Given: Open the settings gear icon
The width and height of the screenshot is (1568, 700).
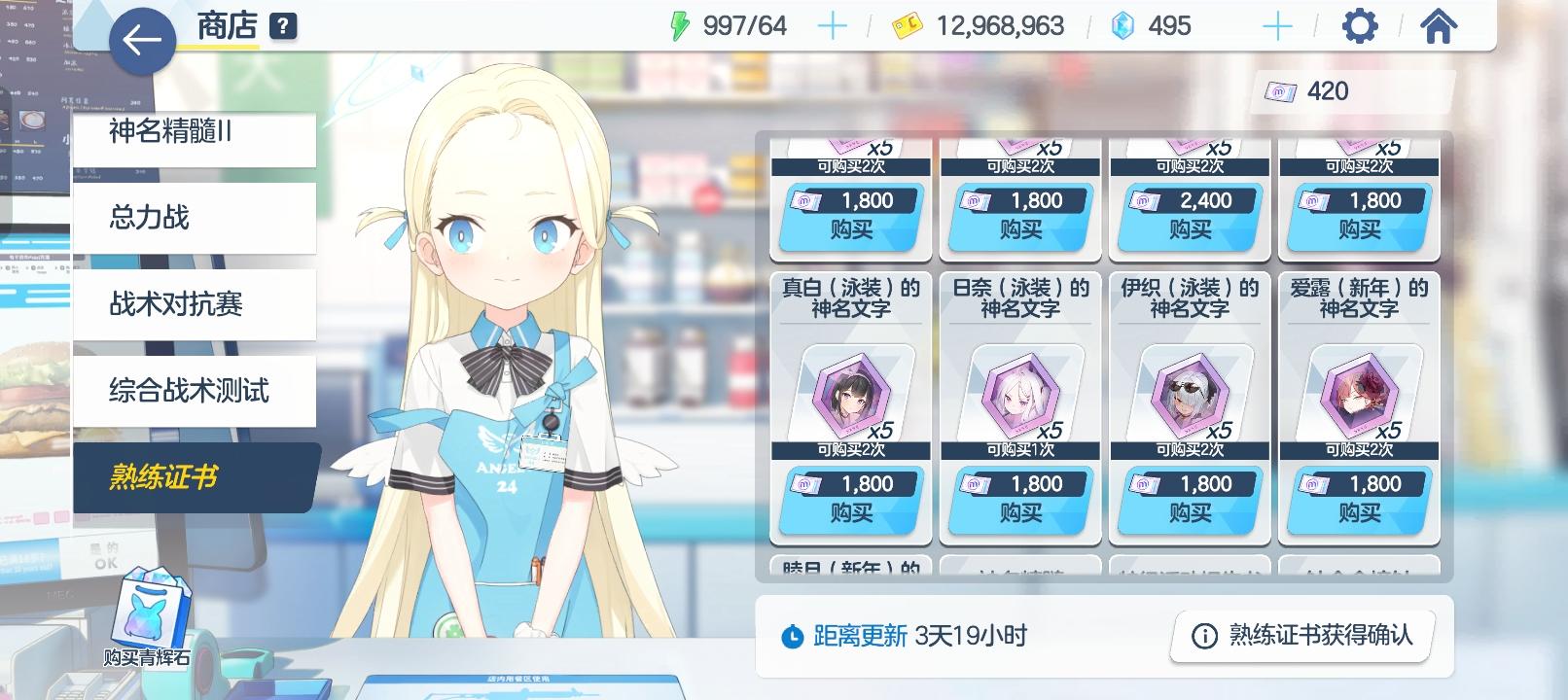Looking at the screenshot, I should (1360, 25).
